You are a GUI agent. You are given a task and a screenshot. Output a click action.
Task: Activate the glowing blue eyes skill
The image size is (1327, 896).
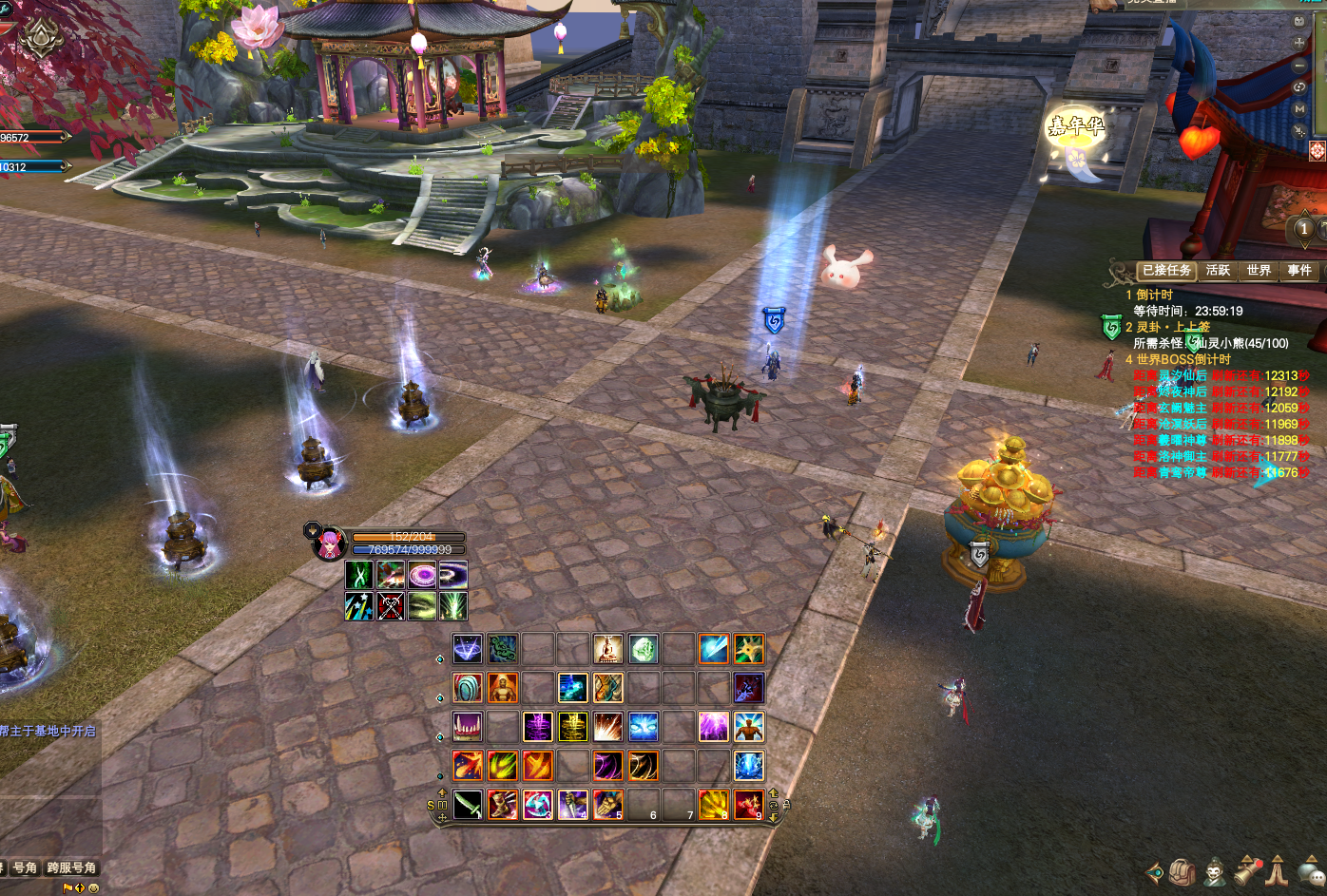pyautogui.click(x=643, y=727)
